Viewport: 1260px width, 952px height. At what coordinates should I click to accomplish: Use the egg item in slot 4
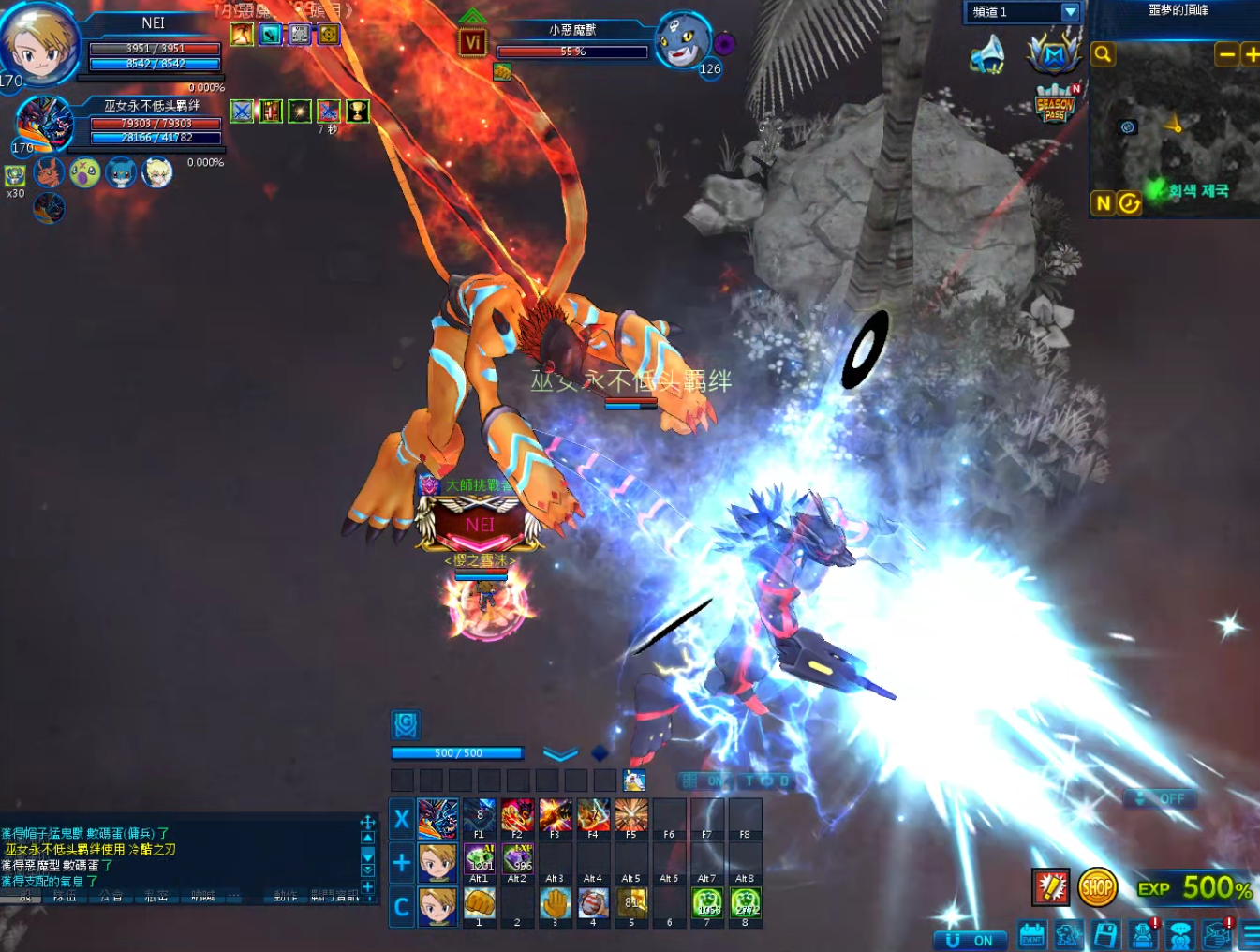[x=593, y=903]
